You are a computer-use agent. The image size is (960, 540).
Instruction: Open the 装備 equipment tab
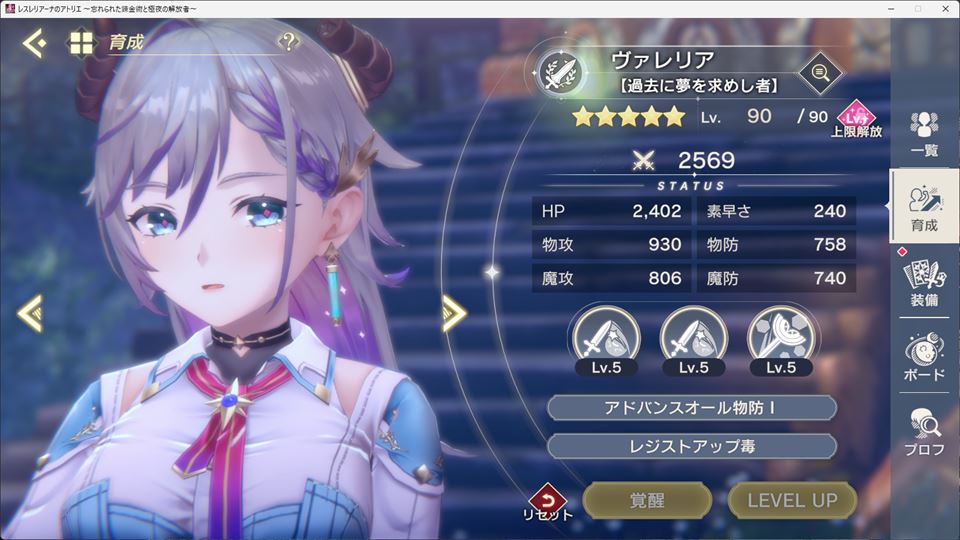coord(924,281)
